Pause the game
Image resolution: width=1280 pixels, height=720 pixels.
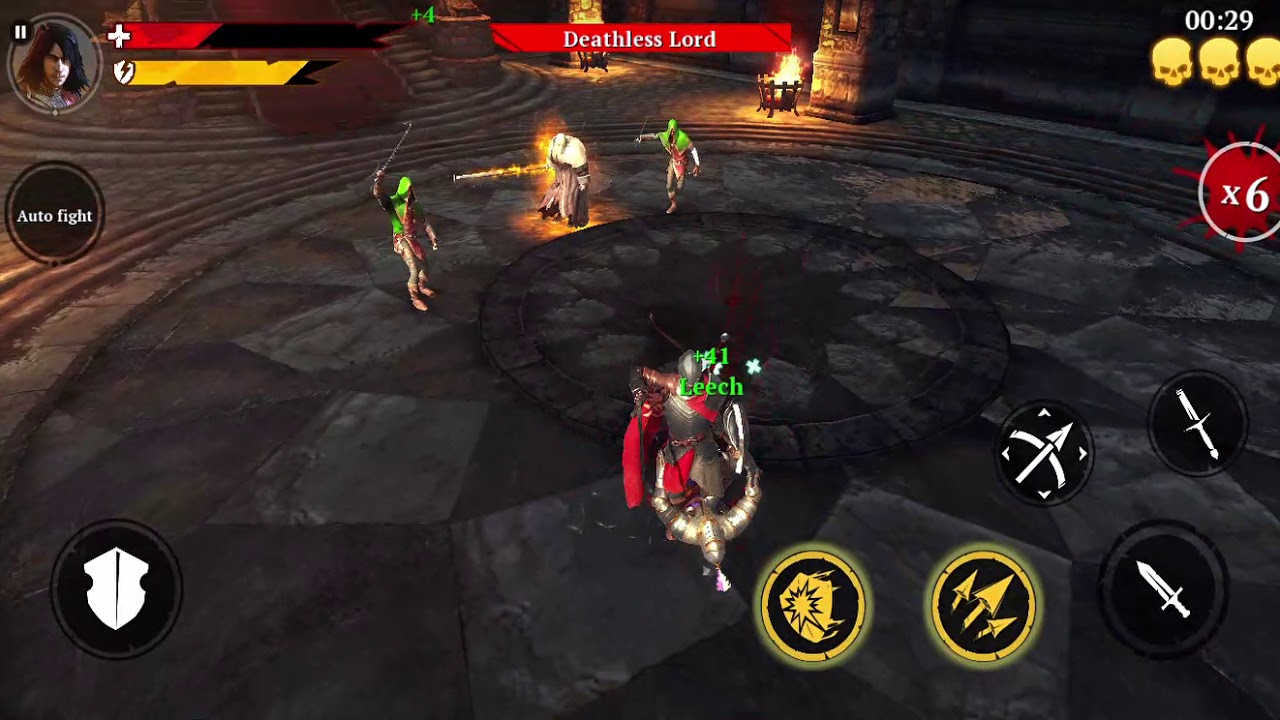20,32
